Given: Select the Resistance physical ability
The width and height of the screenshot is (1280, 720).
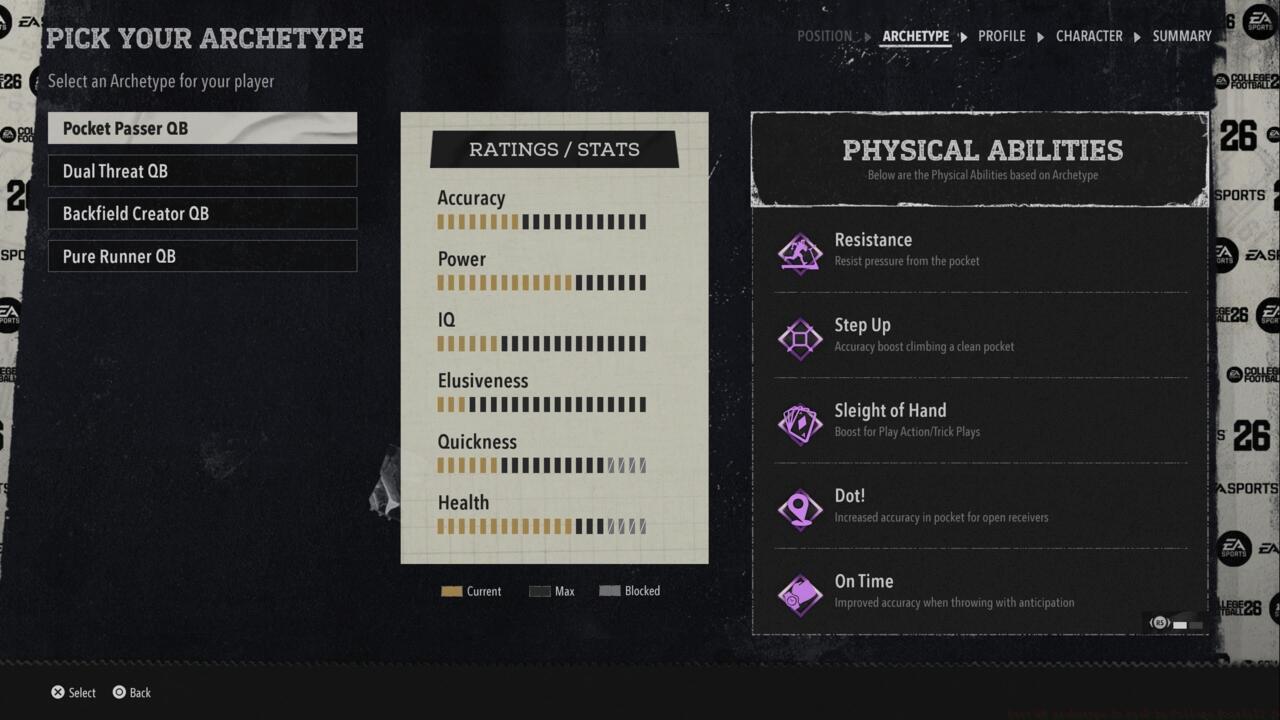Looking at the screenshot, I should (980, 250).
